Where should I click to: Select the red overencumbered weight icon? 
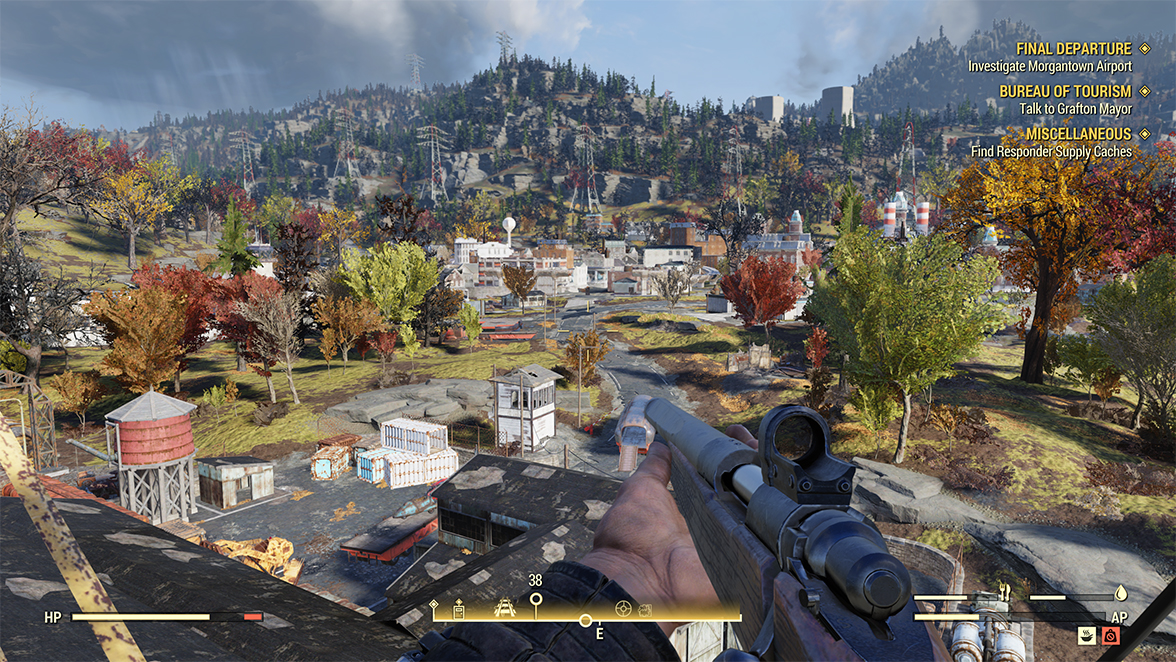click(x=1110, y=634)
